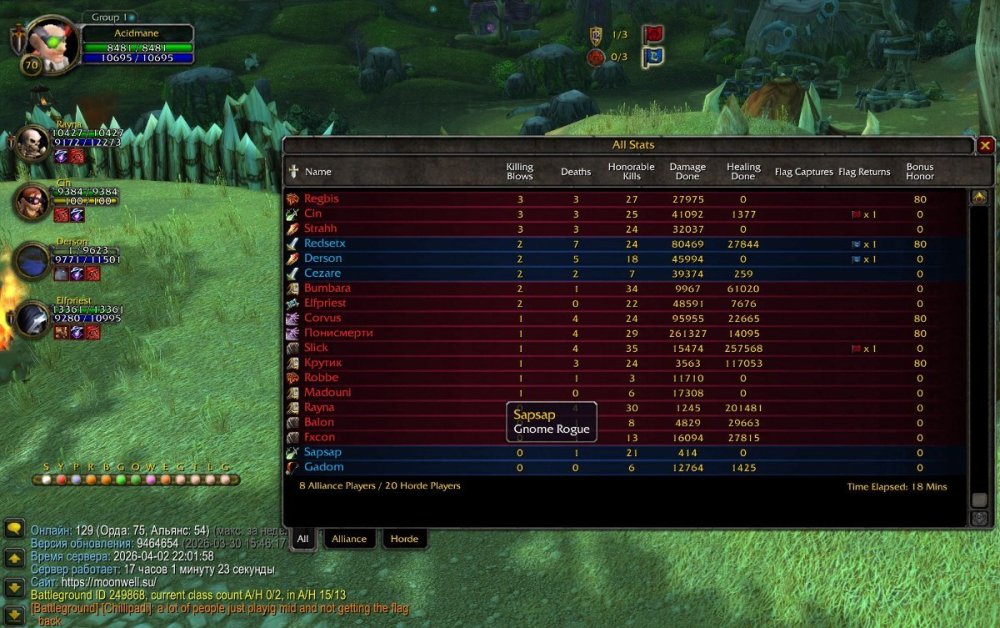Select party member Rayna's portrait
Screen dimensions: 1000x628
(x=32, y=143)
